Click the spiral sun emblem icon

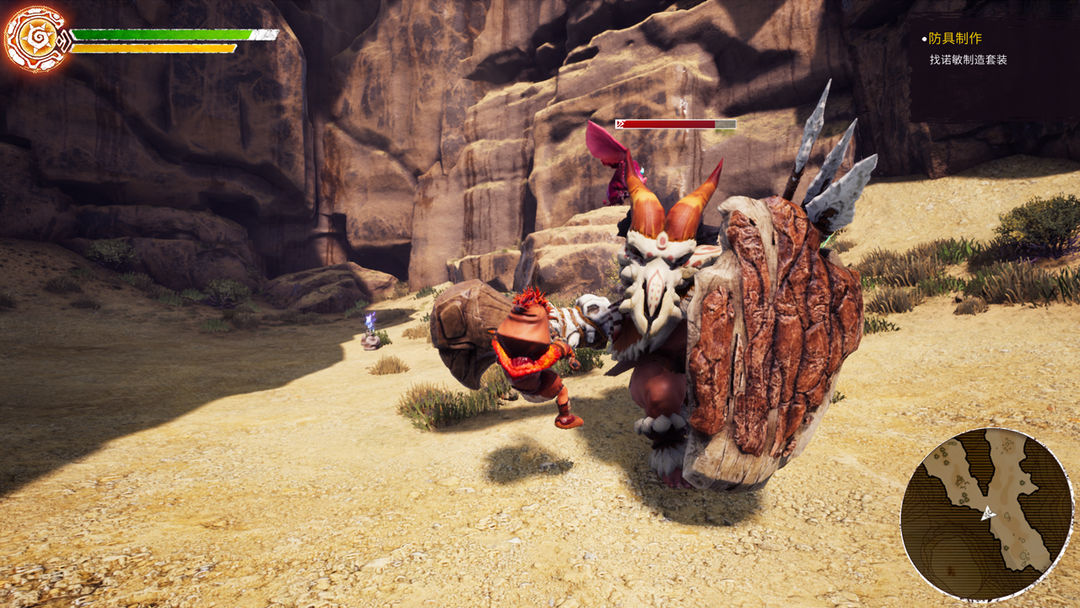coord(36,39)
